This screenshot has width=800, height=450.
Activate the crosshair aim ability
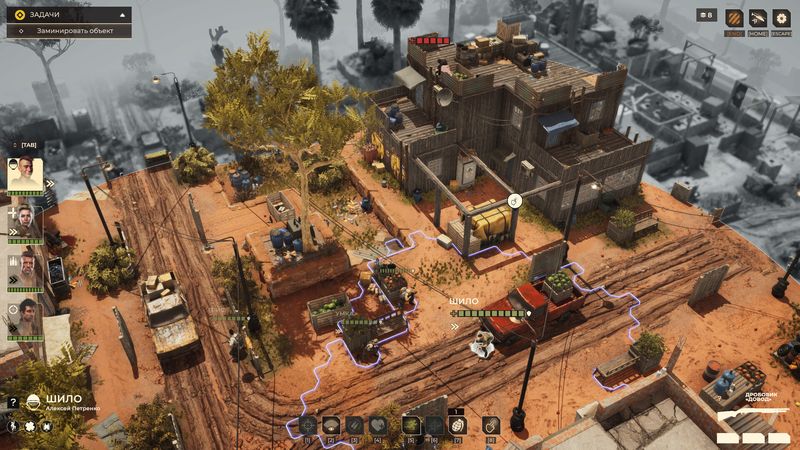(x=307, y=426)
